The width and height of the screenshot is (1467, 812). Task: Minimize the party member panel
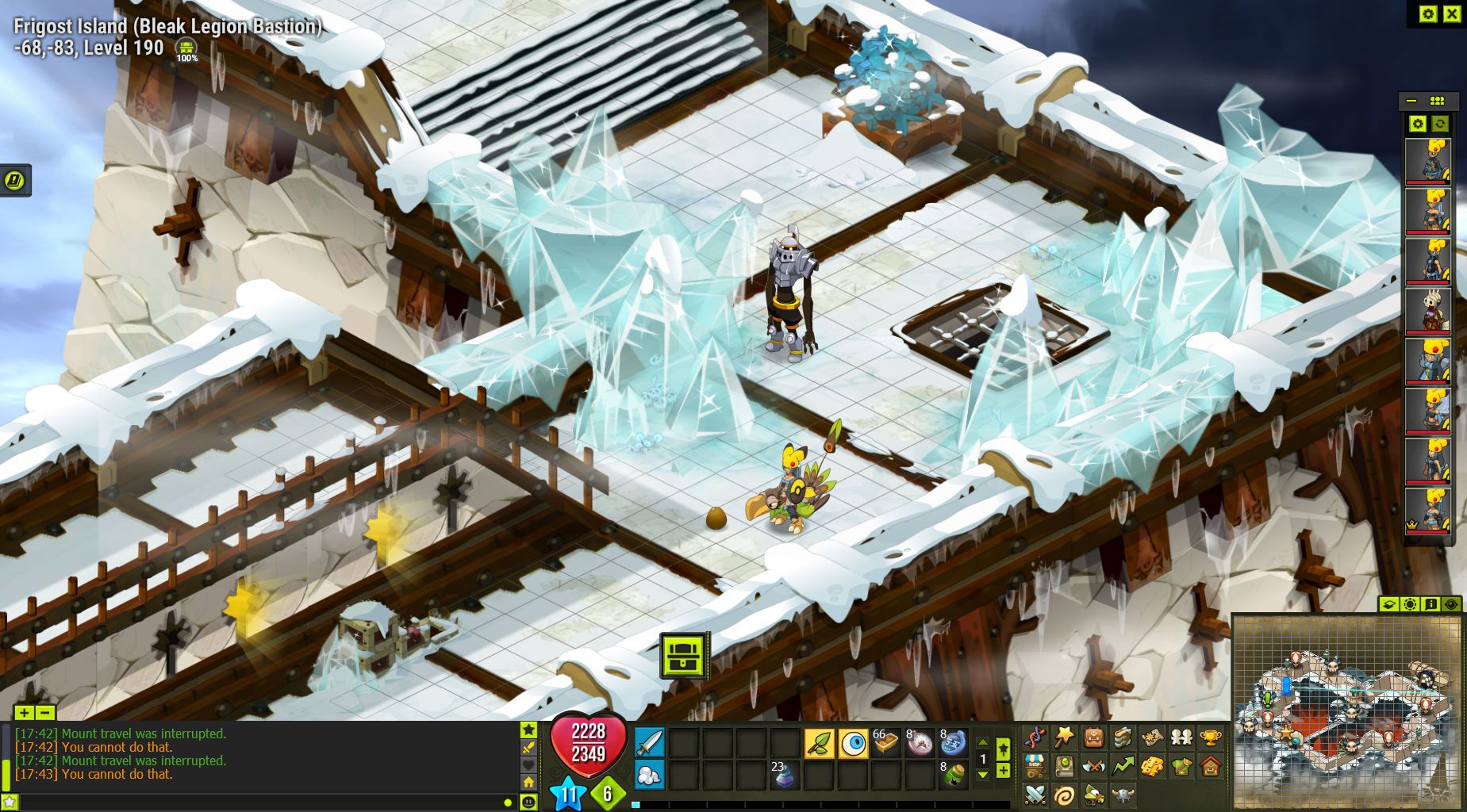1411,101
